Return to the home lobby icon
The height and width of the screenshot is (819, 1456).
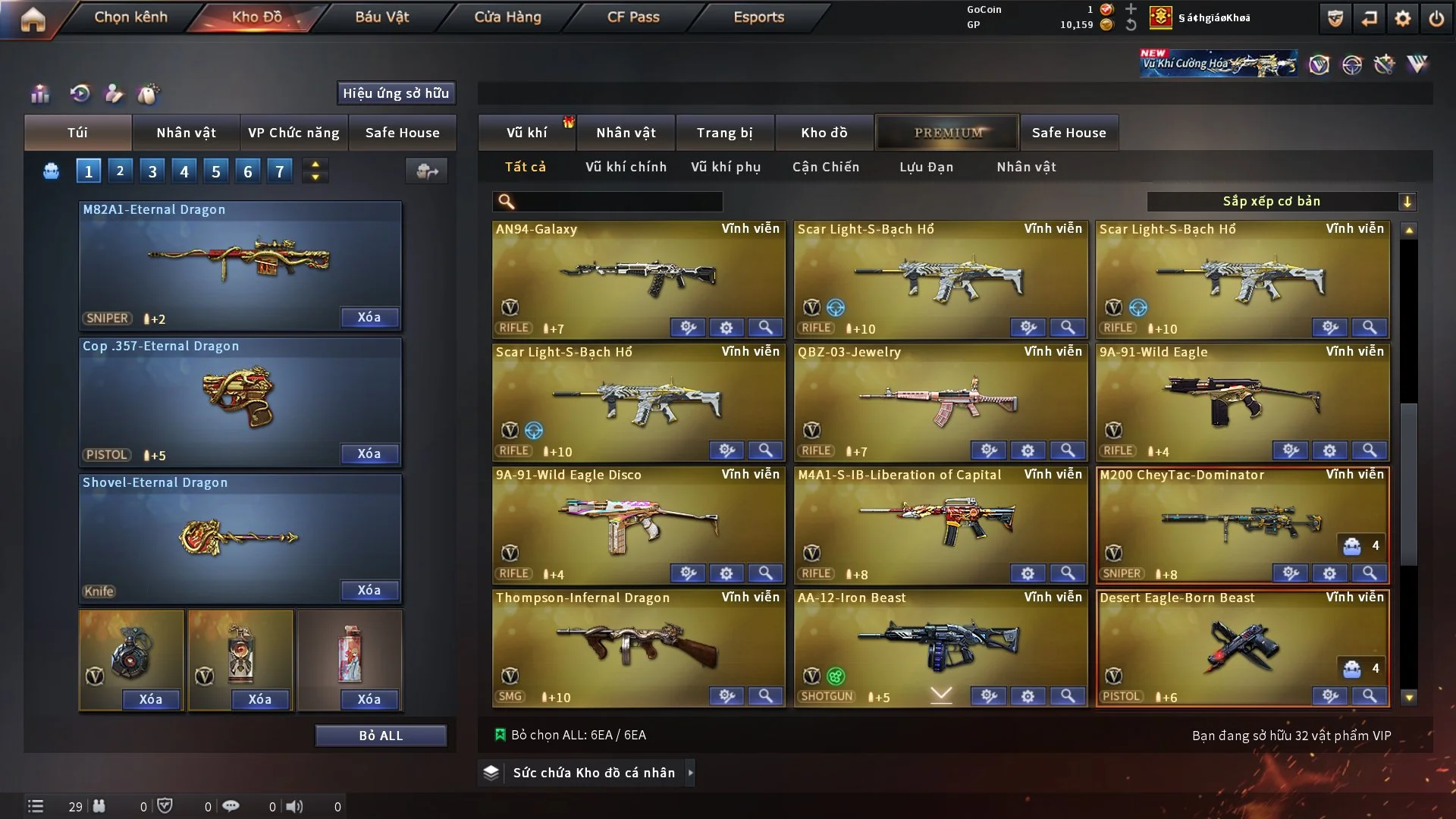click(x=33, y=19)
